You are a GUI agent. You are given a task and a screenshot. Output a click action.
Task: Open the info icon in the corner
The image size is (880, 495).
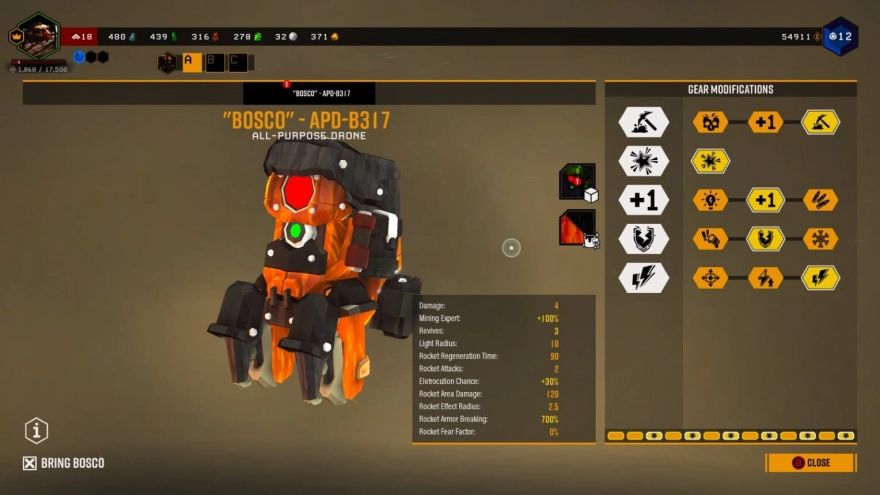tap(37, 431)
